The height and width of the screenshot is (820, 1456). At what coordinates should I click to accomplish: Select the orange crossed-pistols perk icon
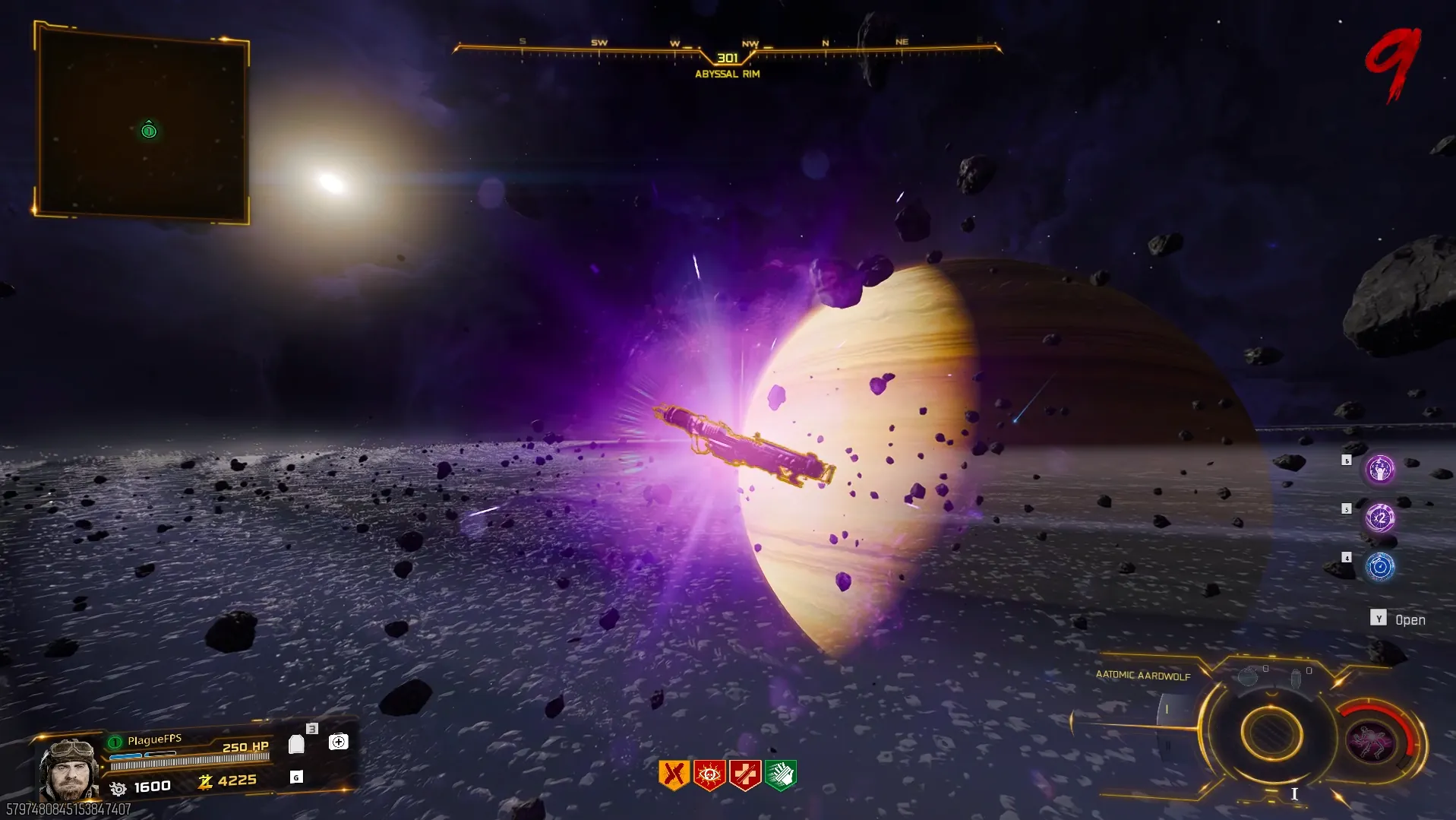(x=673, y=774)
